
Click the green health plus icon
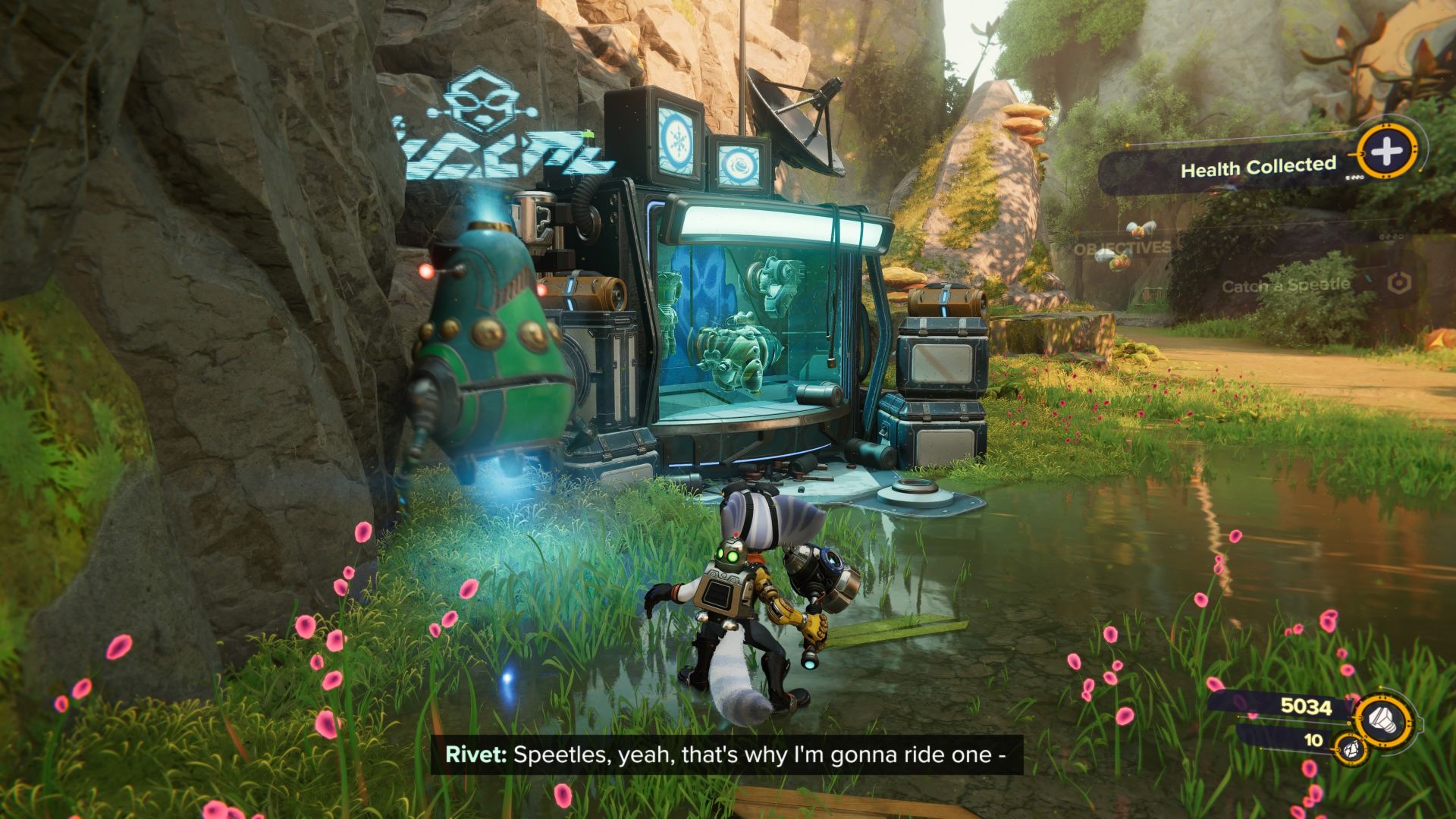[x=1386, y=155]
